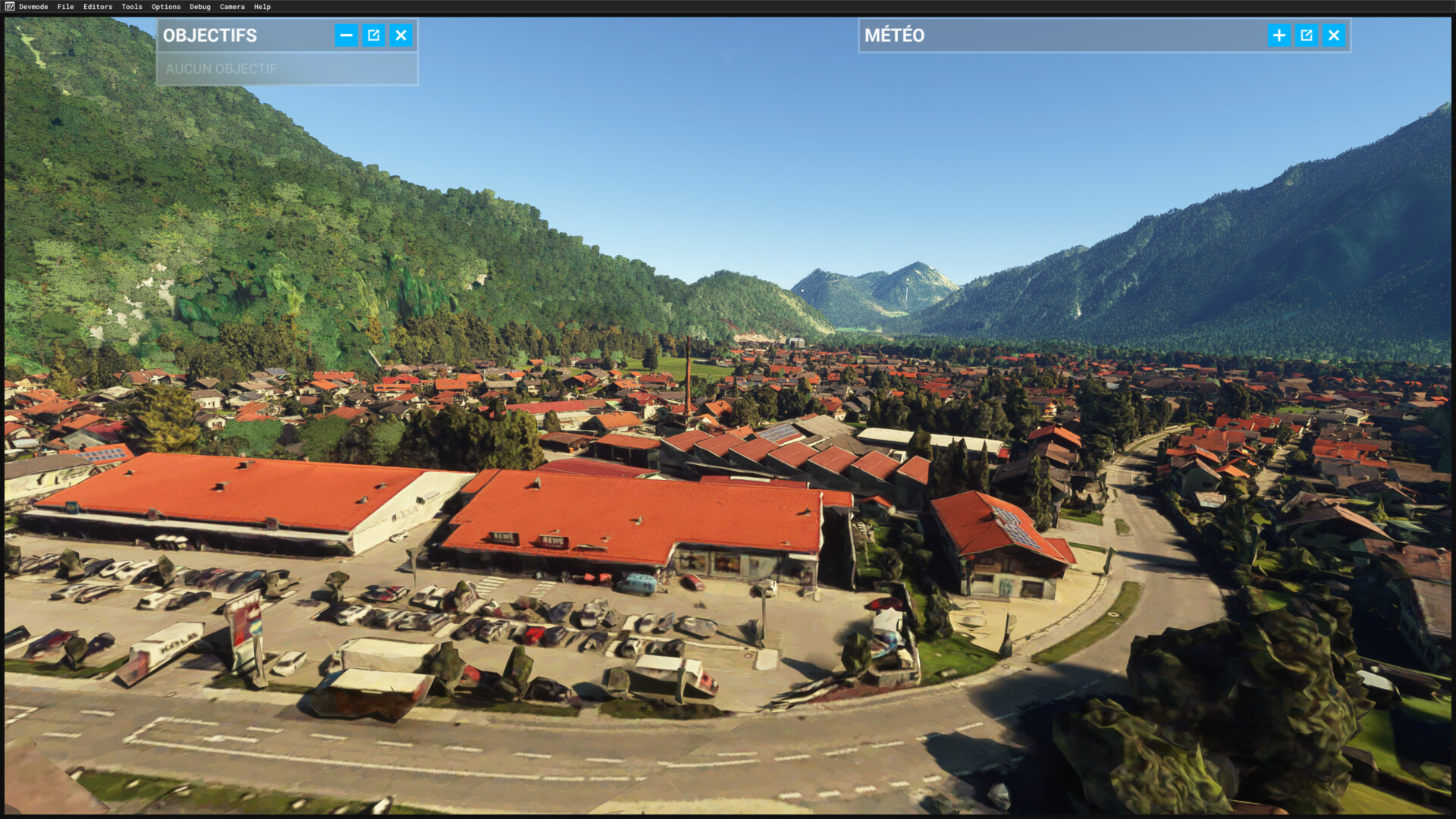Open the File menu
The height and width of the screenshot is (819, 1456).
(65, 7)
